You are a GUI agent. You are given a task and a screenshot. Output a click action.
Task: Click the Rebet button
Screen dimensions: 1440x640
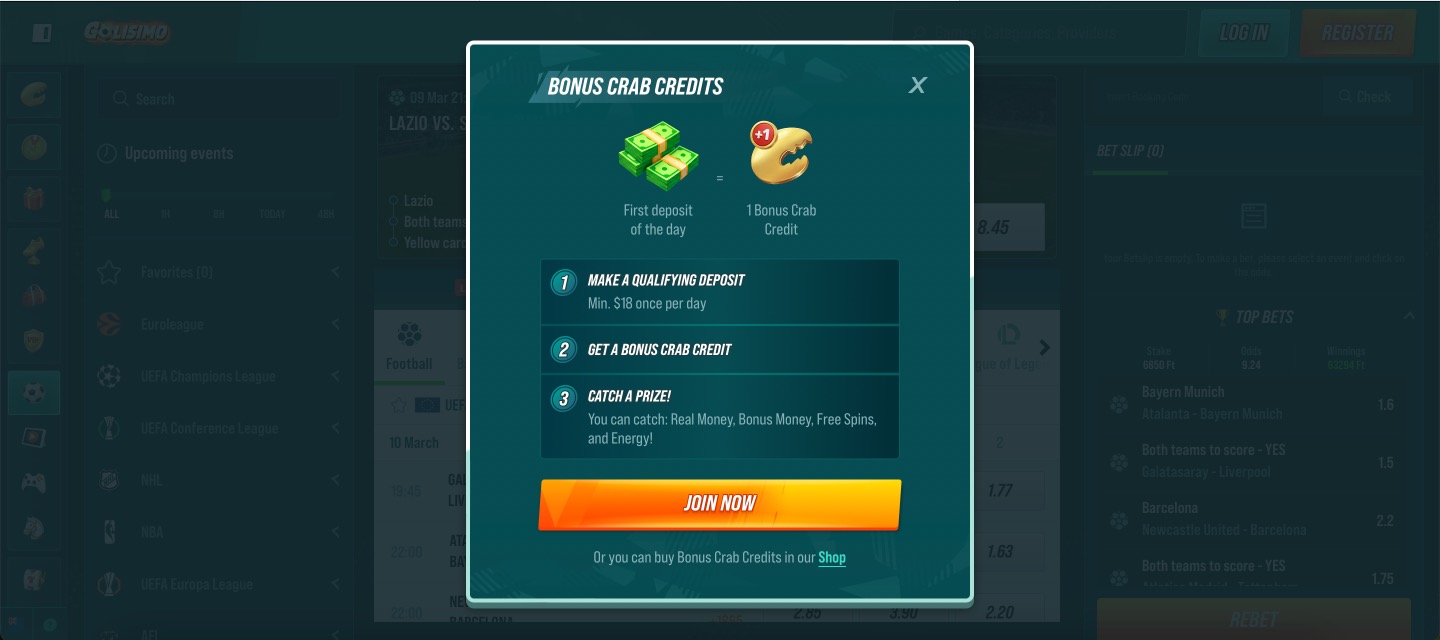[x=1253, y=620]
